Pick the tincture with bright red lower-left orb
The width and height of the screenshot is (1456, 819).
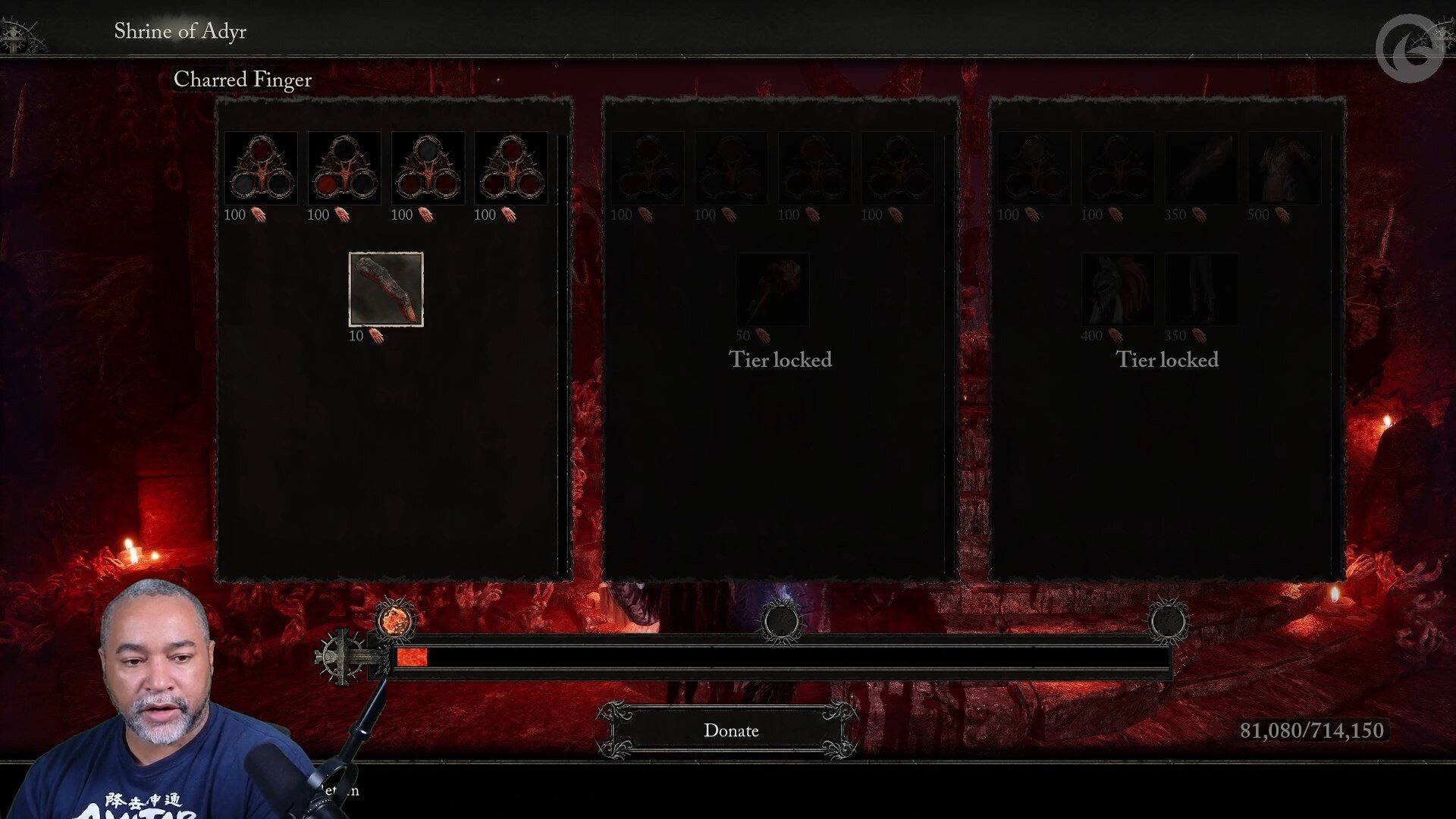click(344, 168)
